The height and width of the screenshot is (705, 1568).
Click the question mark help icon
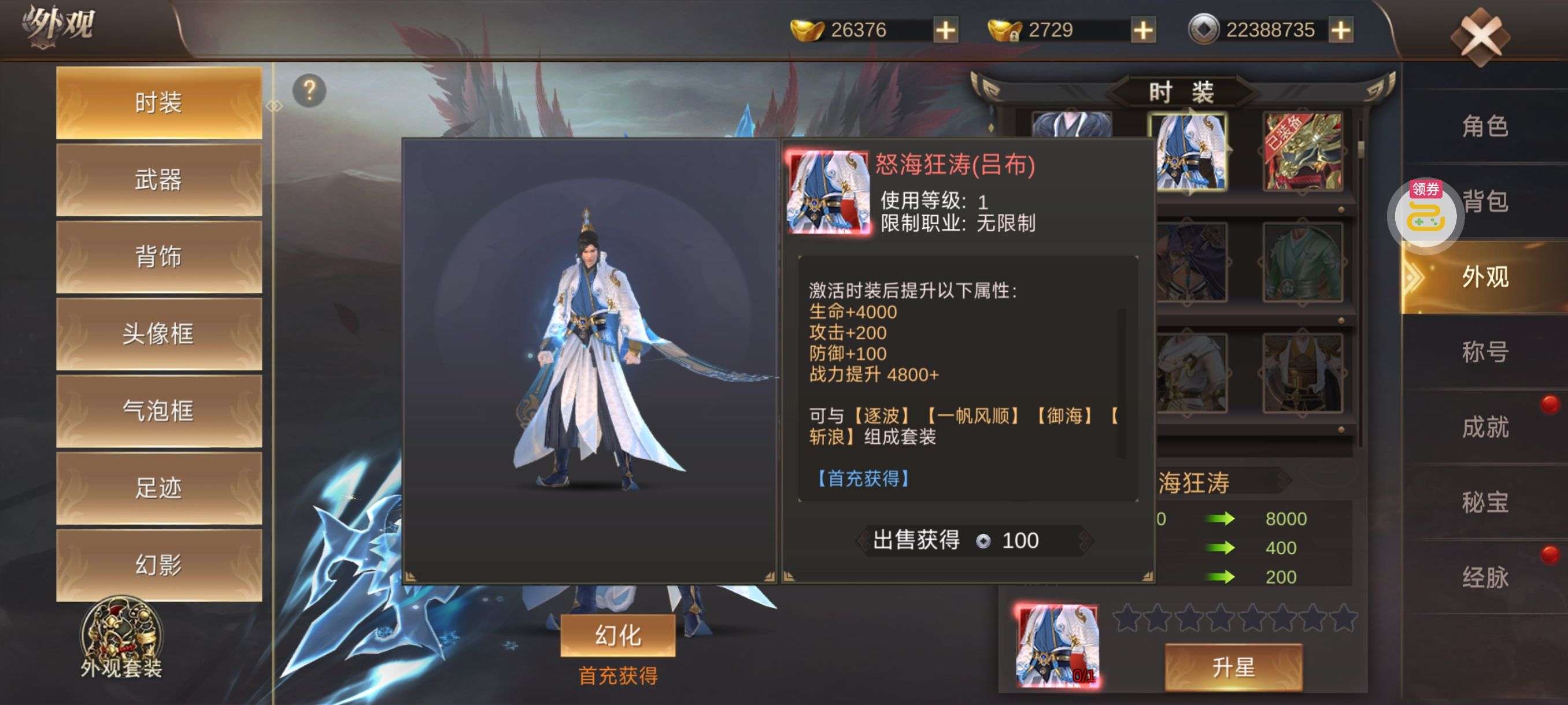click(309, 90)
